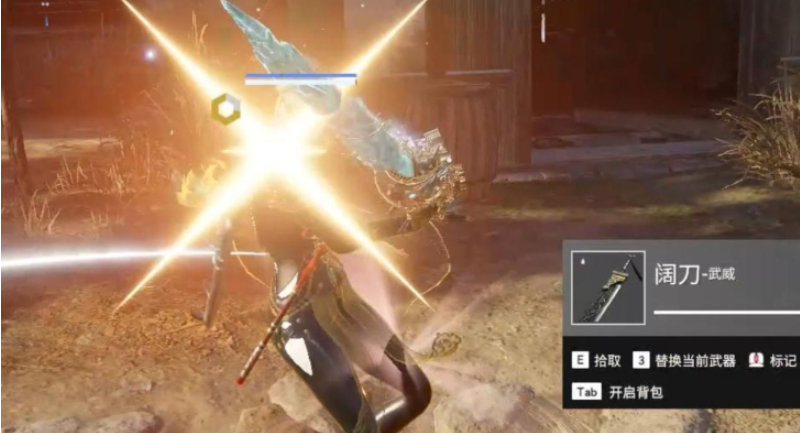
Task: Select the 阔刀-武威 greatsword thumbnail
Action: pyautogui.click(x=608, y=287)
